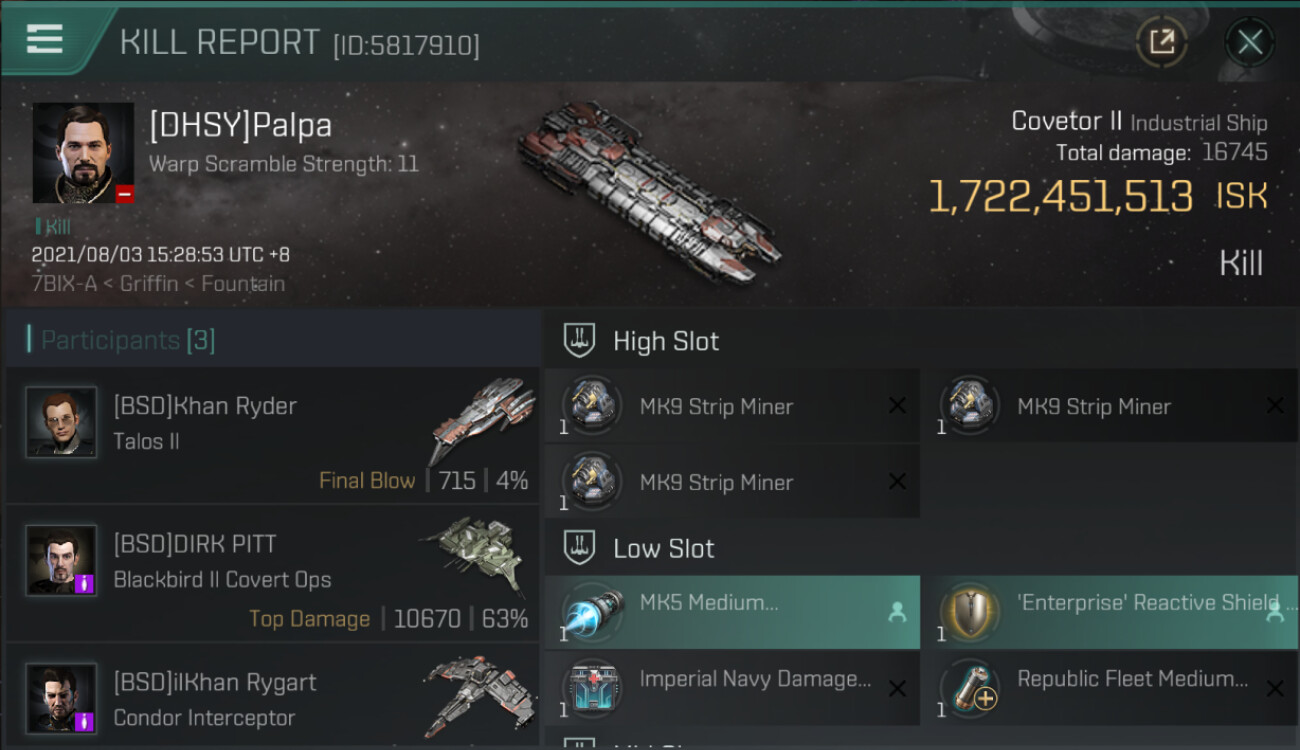Viewport: 1300px width, 750px height.
Task: Select the Republic Fleet Medium module
Action: pos(1110,688)
